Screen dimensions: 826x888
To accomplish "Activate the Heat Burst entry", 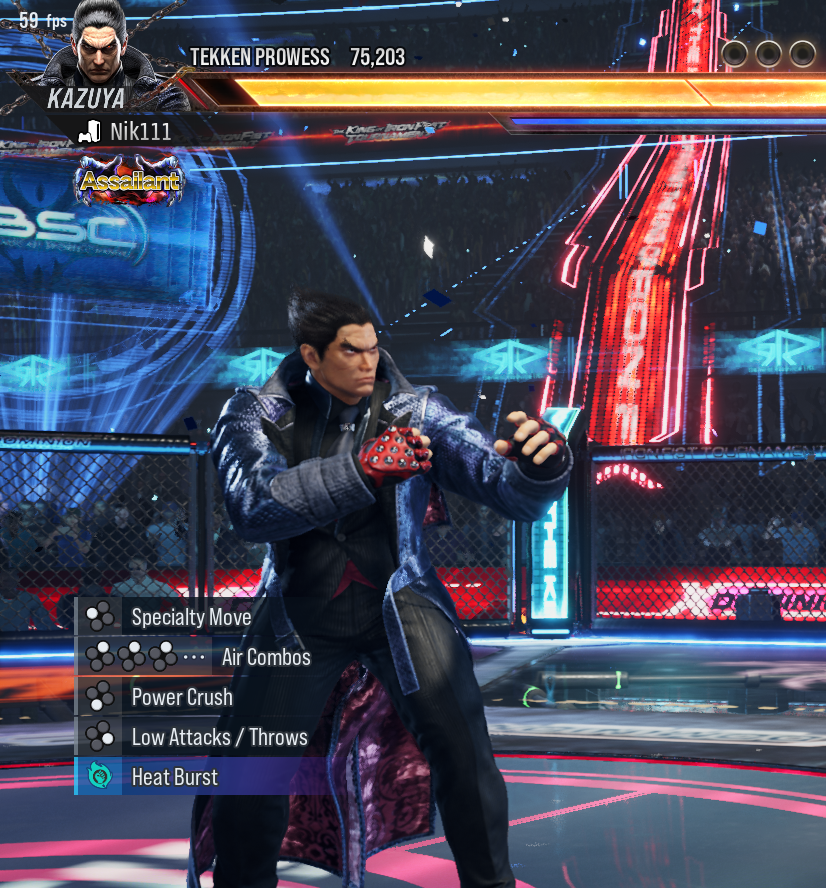I will (x=174, y=777).
